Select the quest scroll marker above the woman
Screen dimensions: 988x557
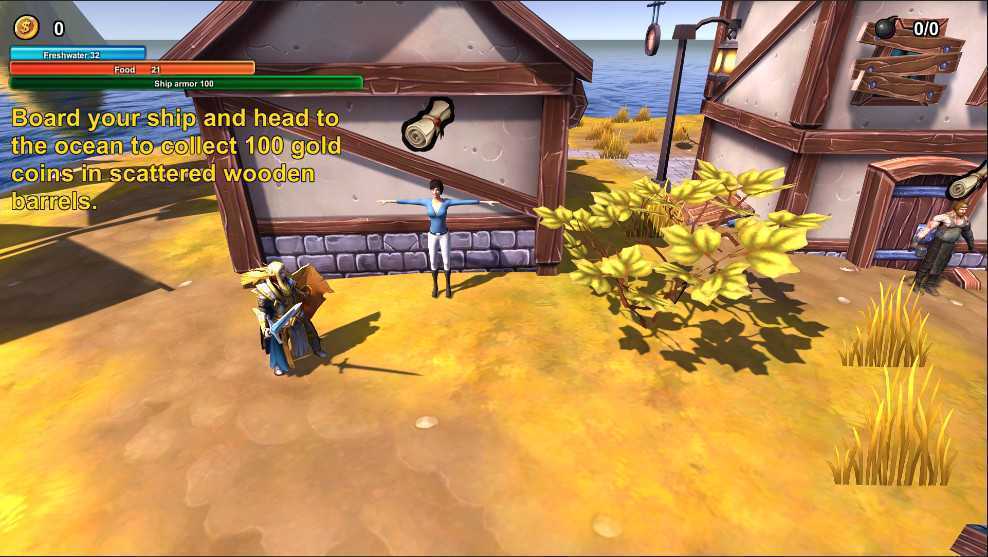click(428, 124)
